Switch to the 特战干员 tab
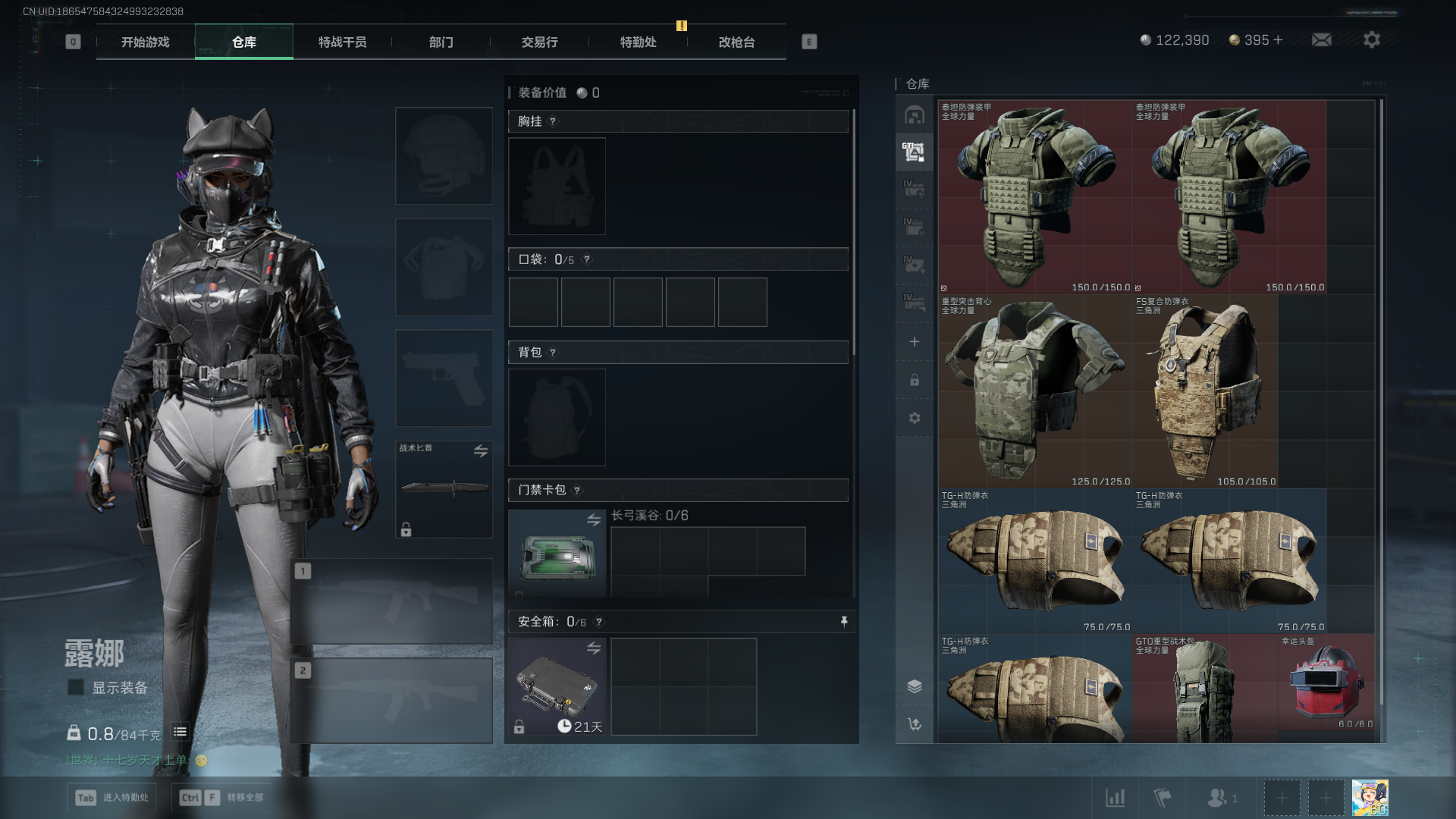 coord(342,42)
